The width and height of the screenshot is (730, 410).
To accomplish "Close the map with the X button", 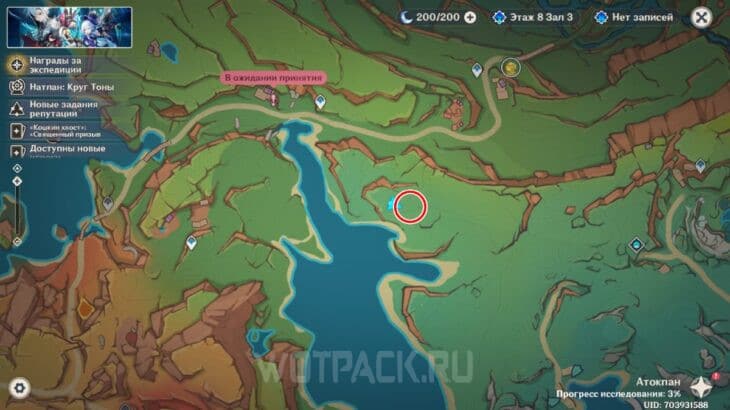I will [x=709, y=17].
